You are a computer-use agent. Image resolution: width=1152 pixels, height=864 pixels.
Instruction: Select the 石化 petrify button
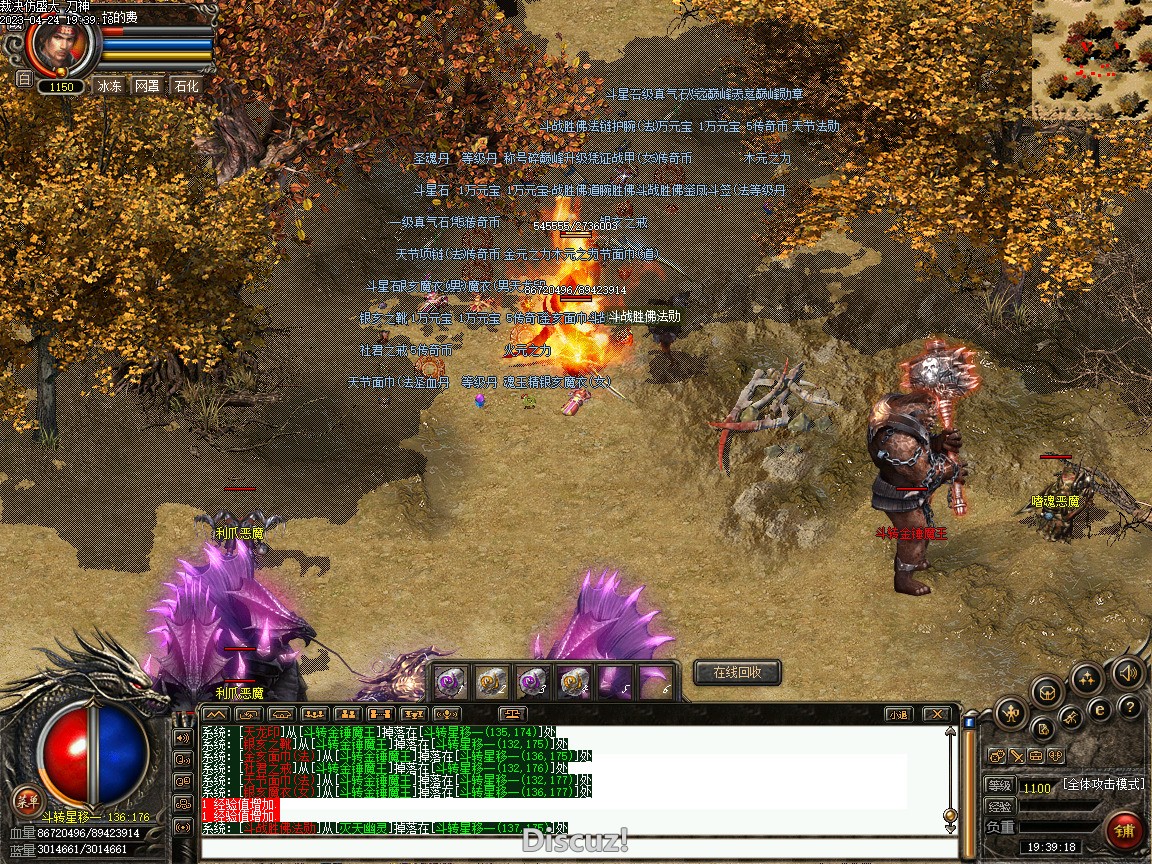pyautogui.click(x=186, y=86)
